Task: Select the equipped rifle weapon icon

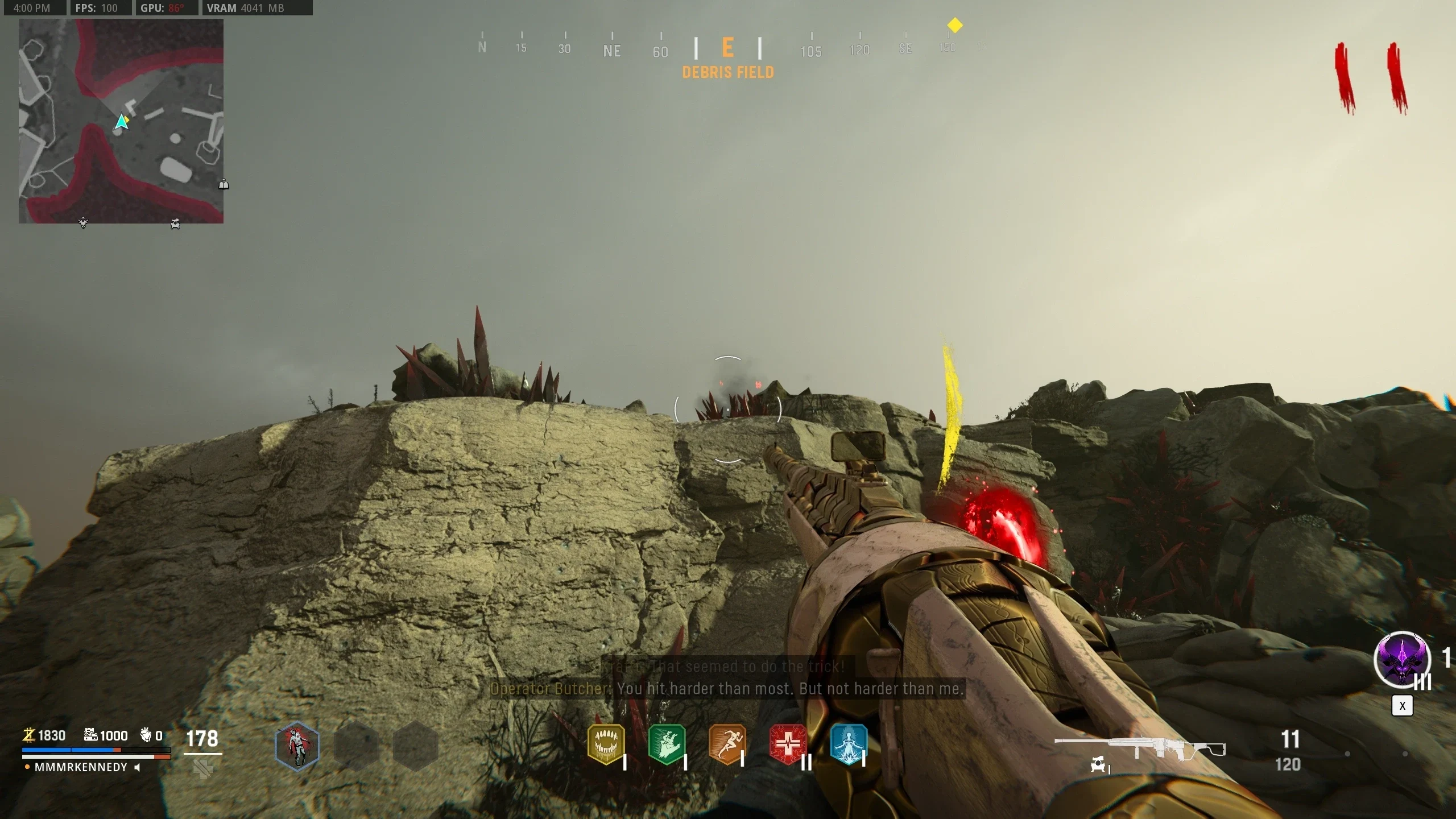Action: [x=1139, y=747]
